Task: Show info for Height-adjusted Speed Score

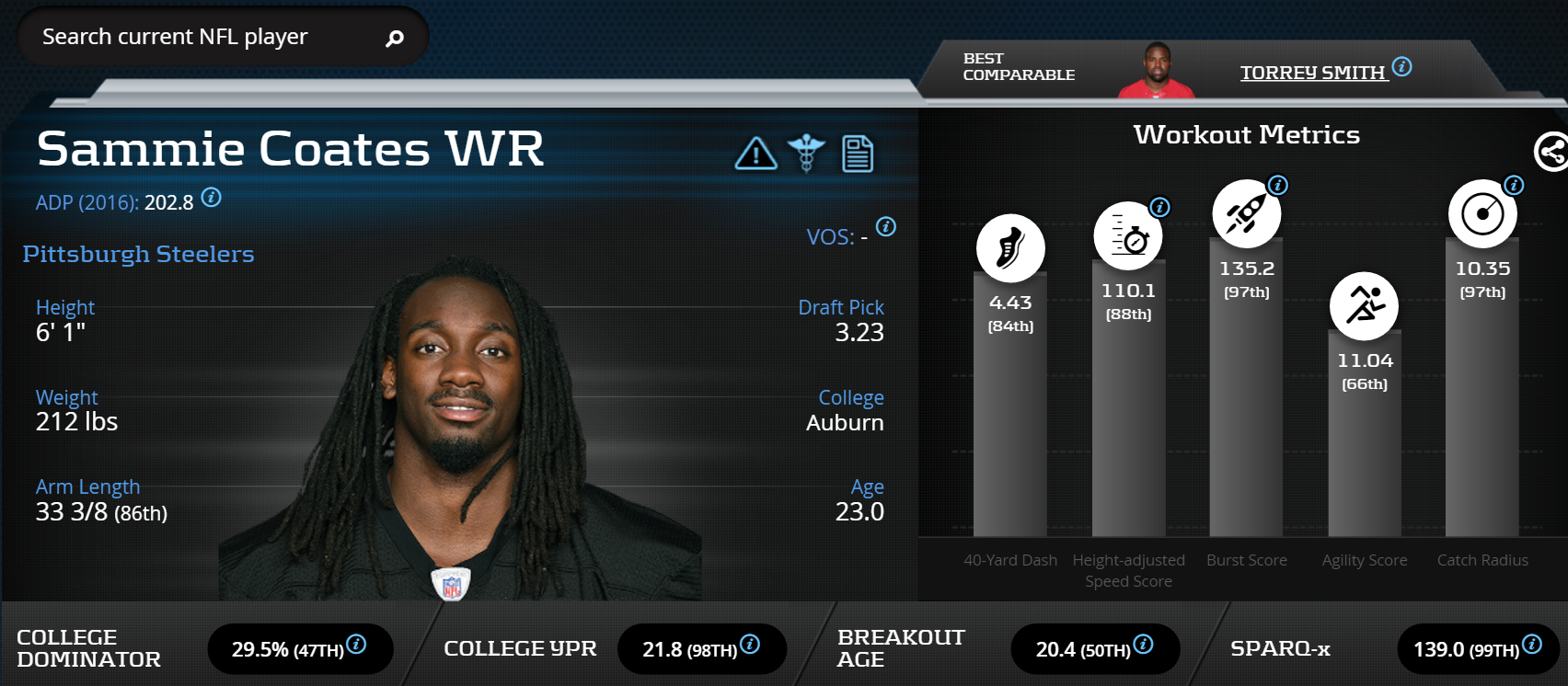Action: pyautogui.click(x=1160, y=207)
